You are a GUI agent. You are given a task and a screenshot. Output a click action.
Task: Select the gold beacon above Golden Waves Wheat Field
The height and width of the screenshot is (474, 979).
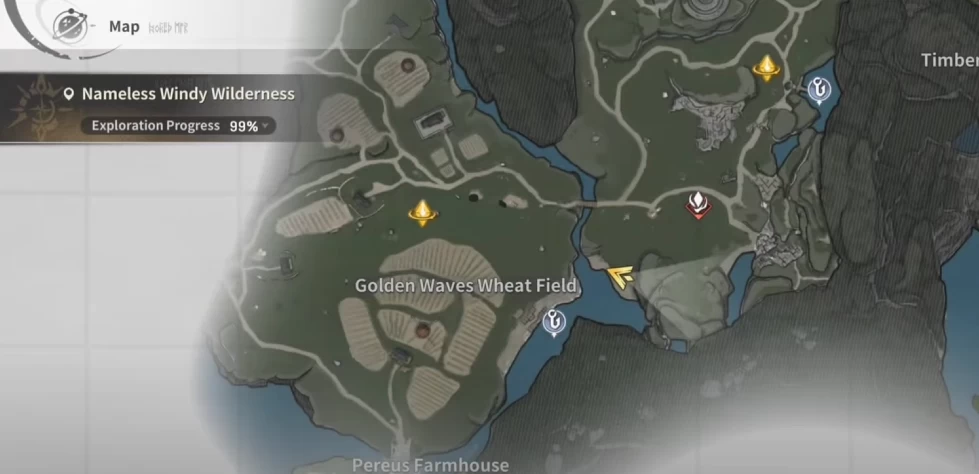click(423, 211)
